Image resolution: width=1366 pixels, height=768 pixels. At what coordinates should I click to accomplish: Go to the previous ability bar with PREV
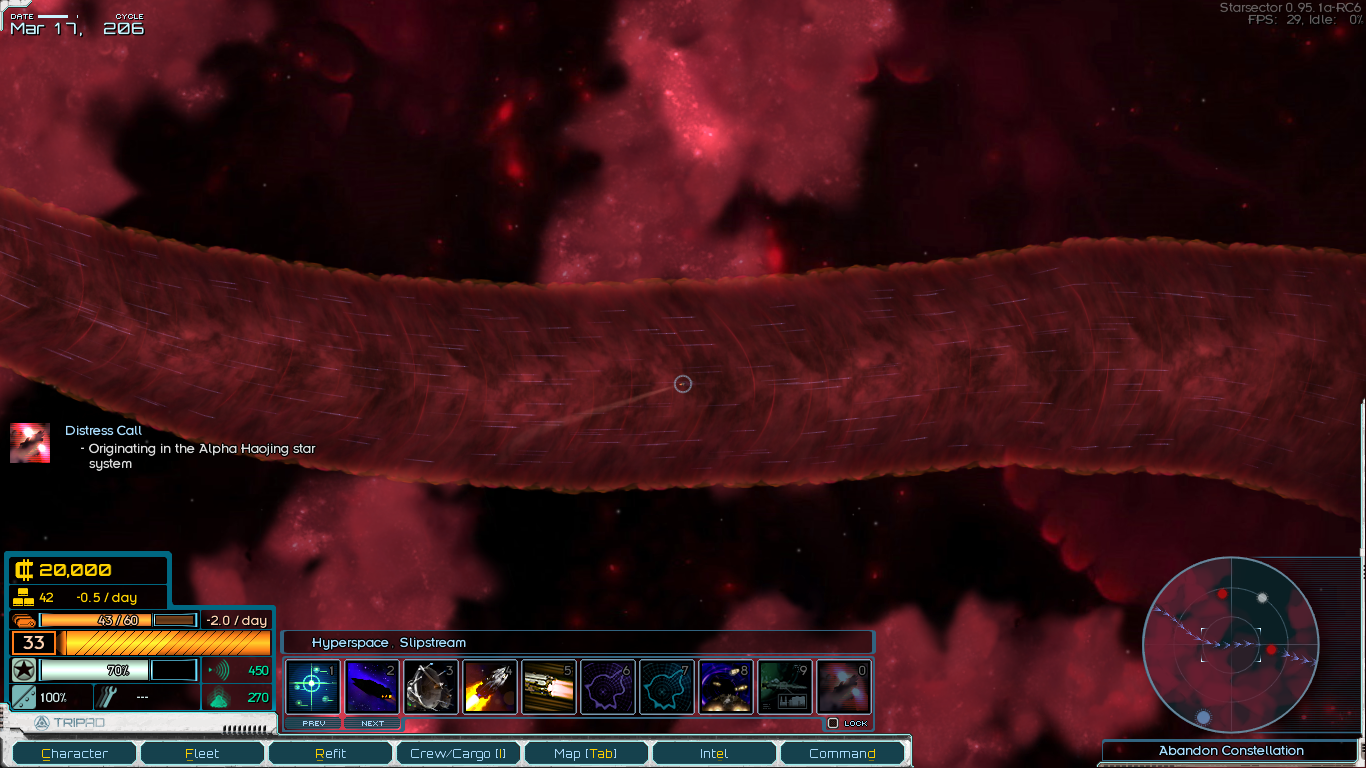pyautogui.click(x=313, y=723)
